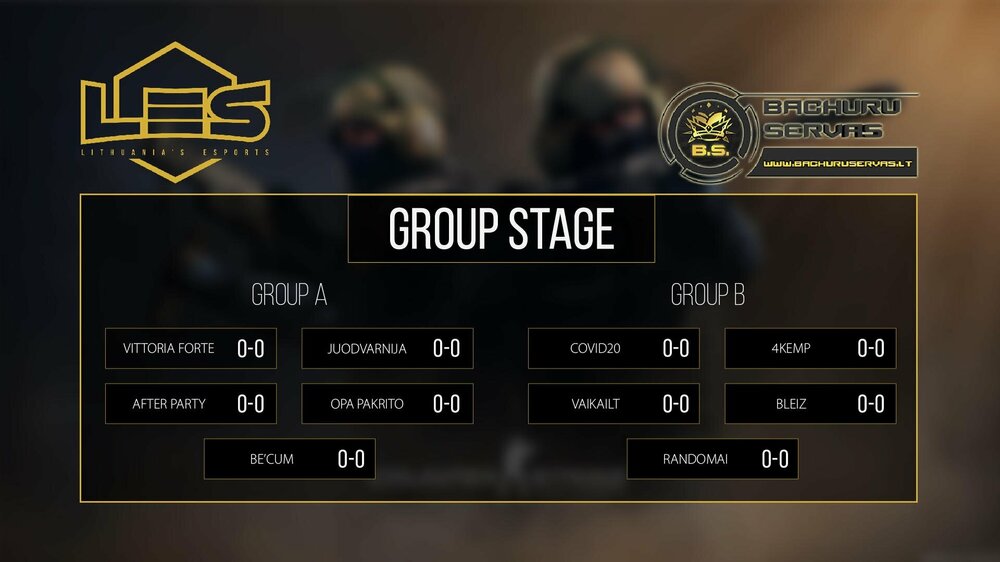Select the Bleiz team box
This screenshot has width=1000, height=562.
(x=810, y=404)
